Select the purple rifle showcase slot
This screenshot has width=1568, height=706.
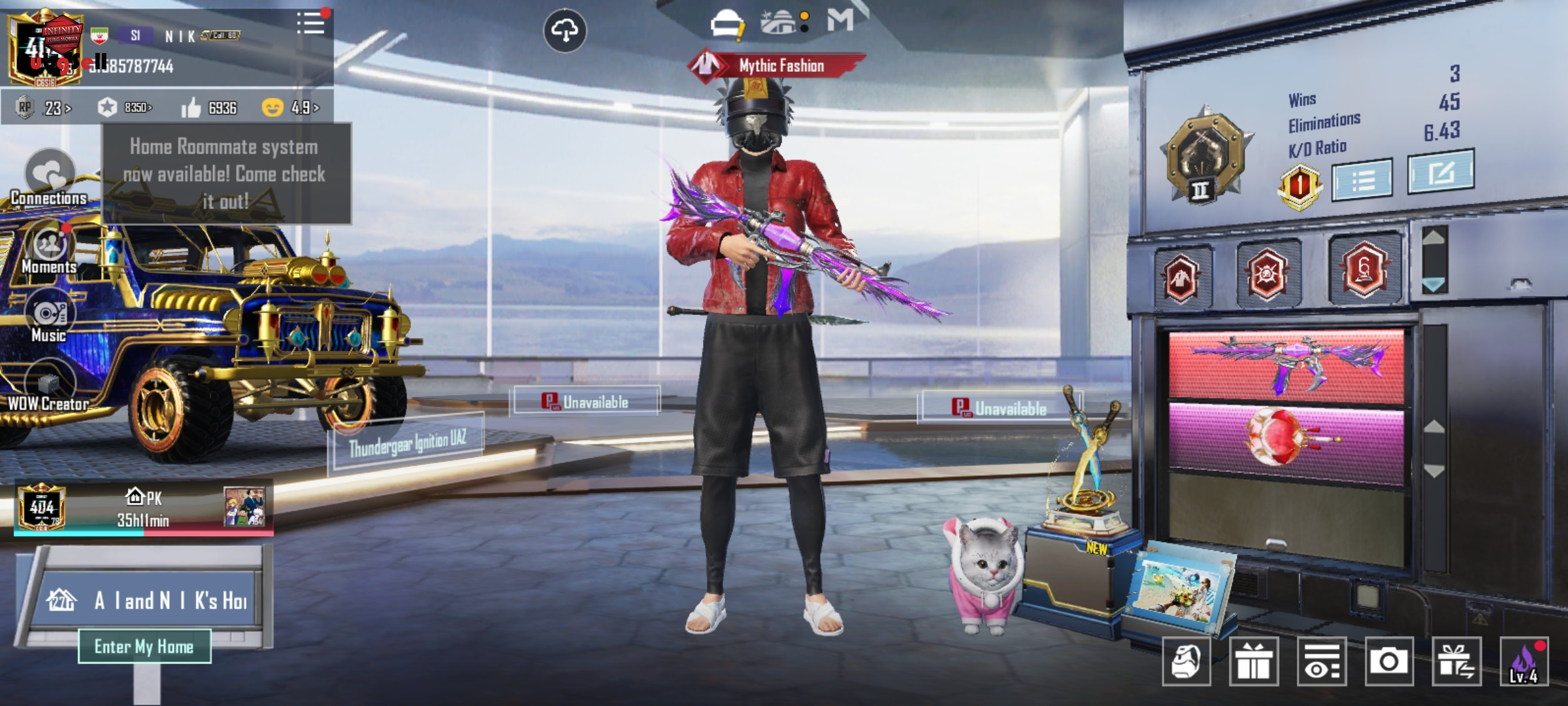1286,365
